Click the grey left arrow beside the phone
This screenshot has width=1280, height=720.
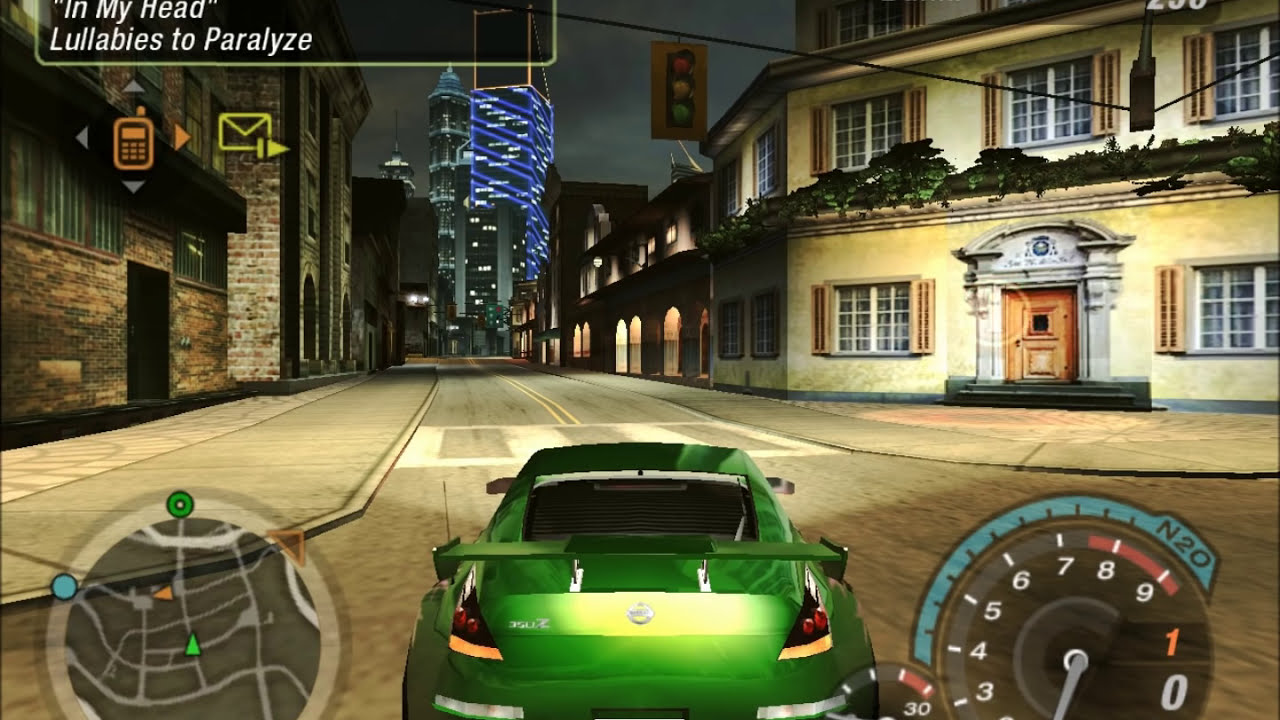pos(83,137)
